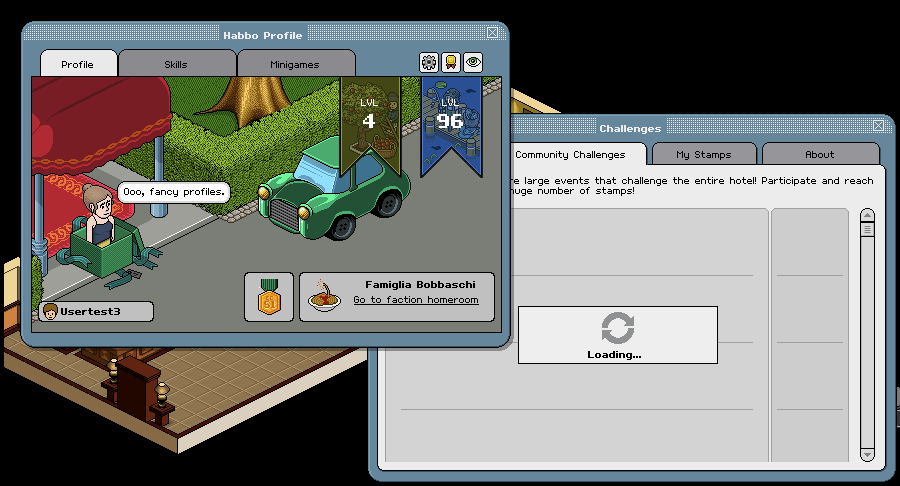Select the Profile tab

point(77,64)
